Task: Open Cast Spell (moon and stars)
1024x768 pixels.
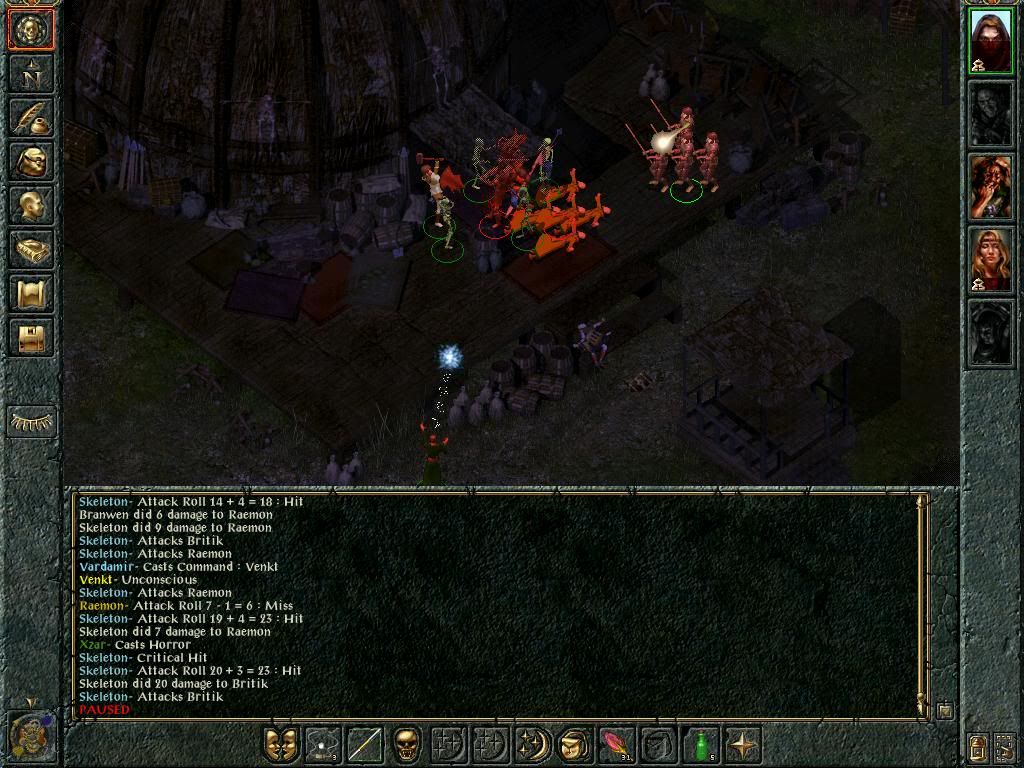Action: [532, 745]
